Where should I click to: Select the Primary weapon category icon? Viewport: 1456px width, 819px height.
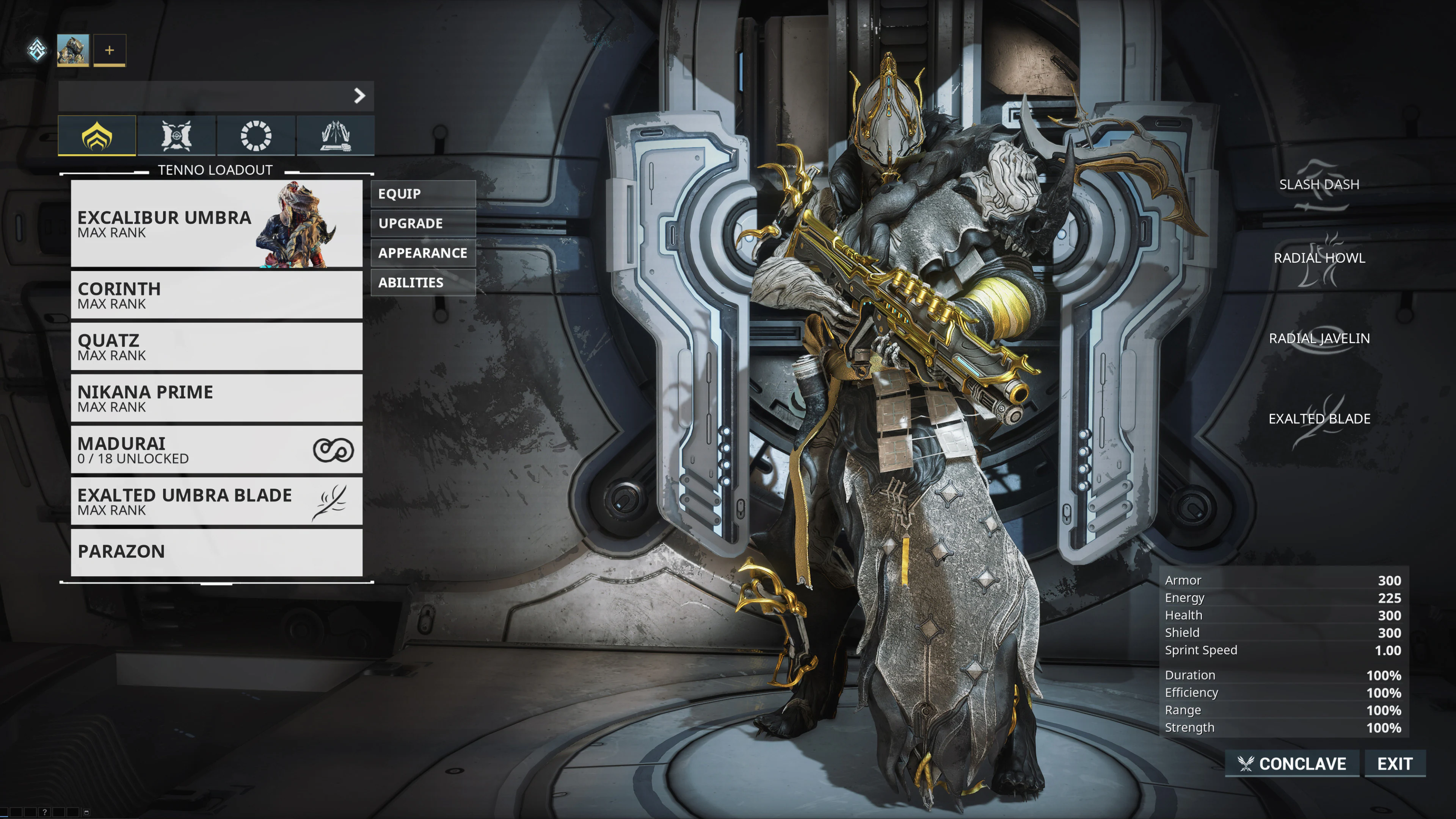[x=176, y=136]
